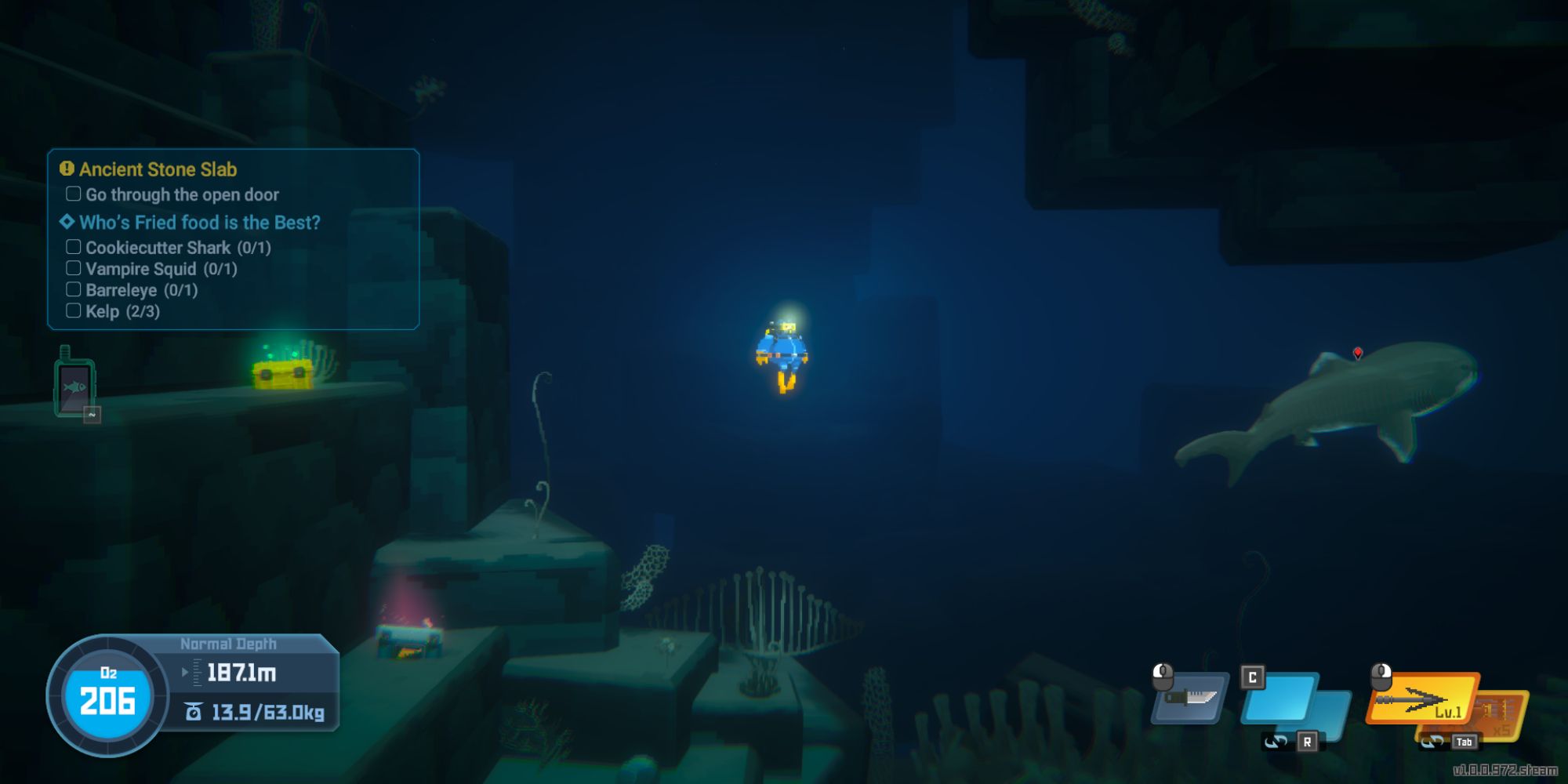Expand the depth details with the small arrow
Image resolution: width=1568 pixels, height=784 pixels.
point(185,672)
